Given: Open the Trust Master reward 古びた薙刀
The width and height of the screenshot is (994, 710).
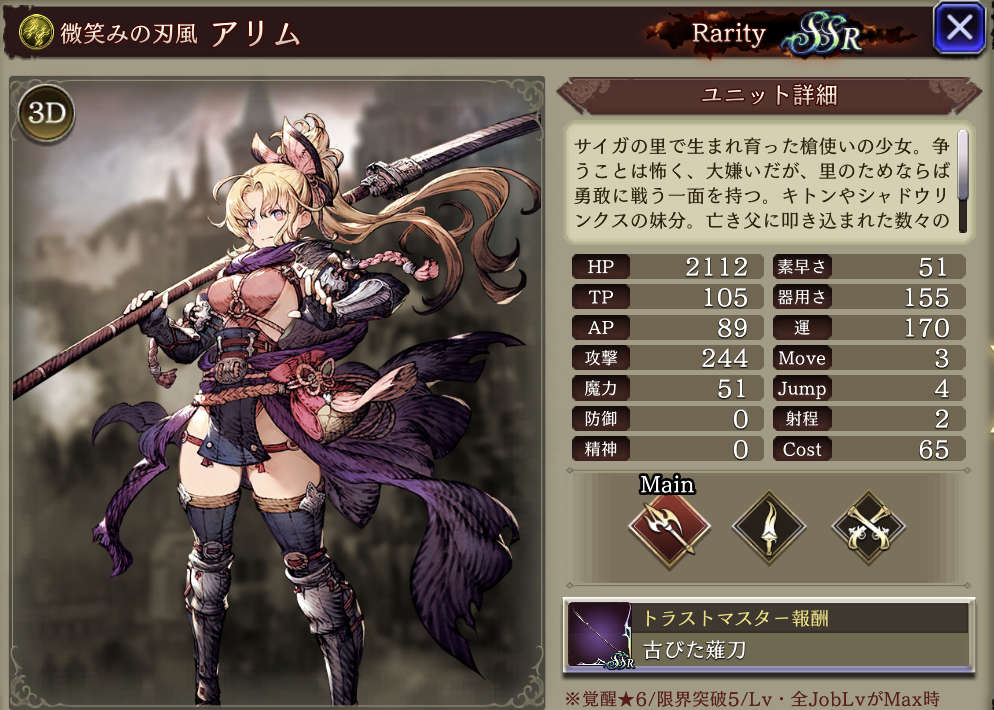Looking at the screenshot, I should pos(768,634).
